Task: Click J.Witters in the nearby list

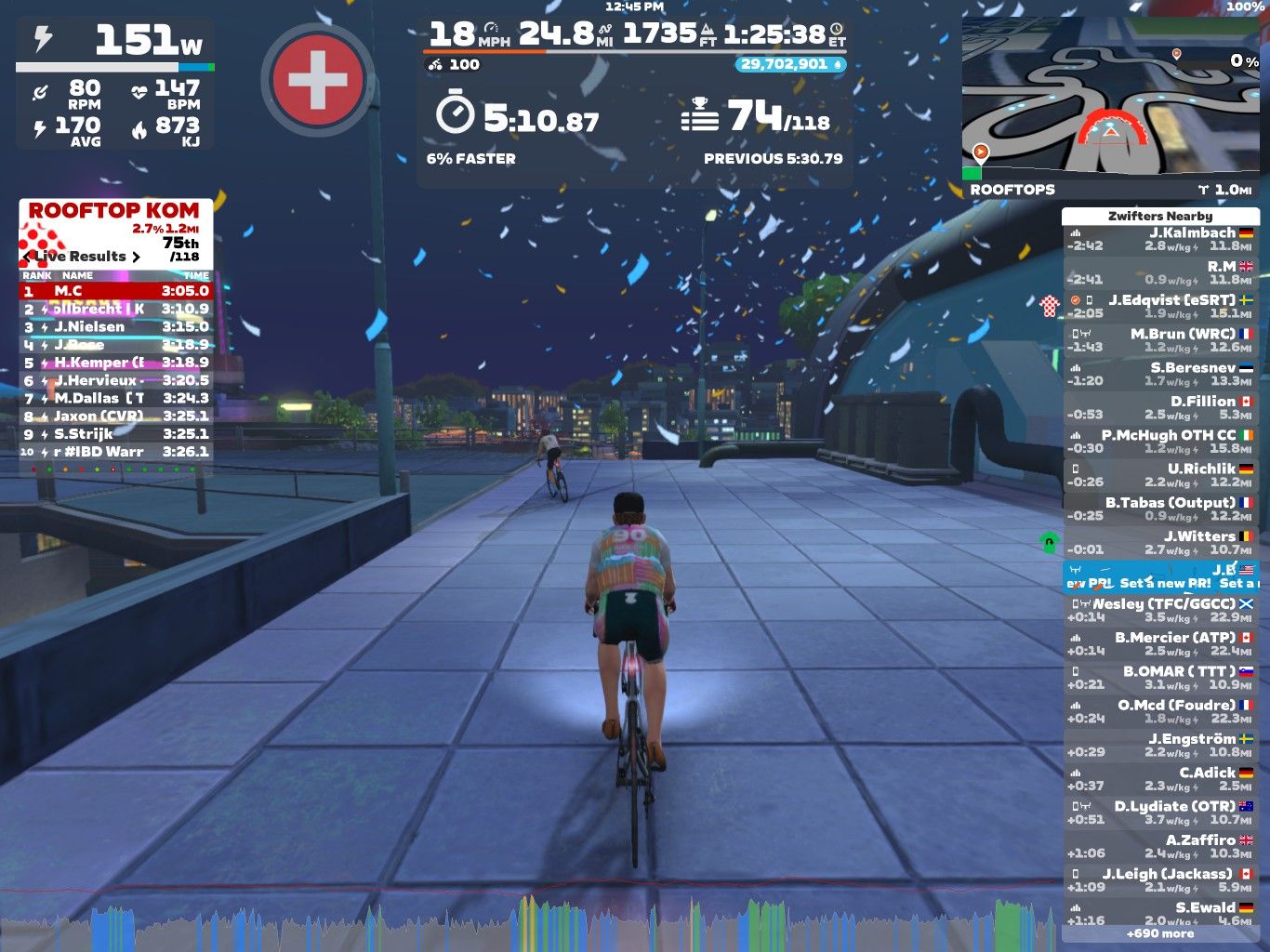Action: (1159, 542)
